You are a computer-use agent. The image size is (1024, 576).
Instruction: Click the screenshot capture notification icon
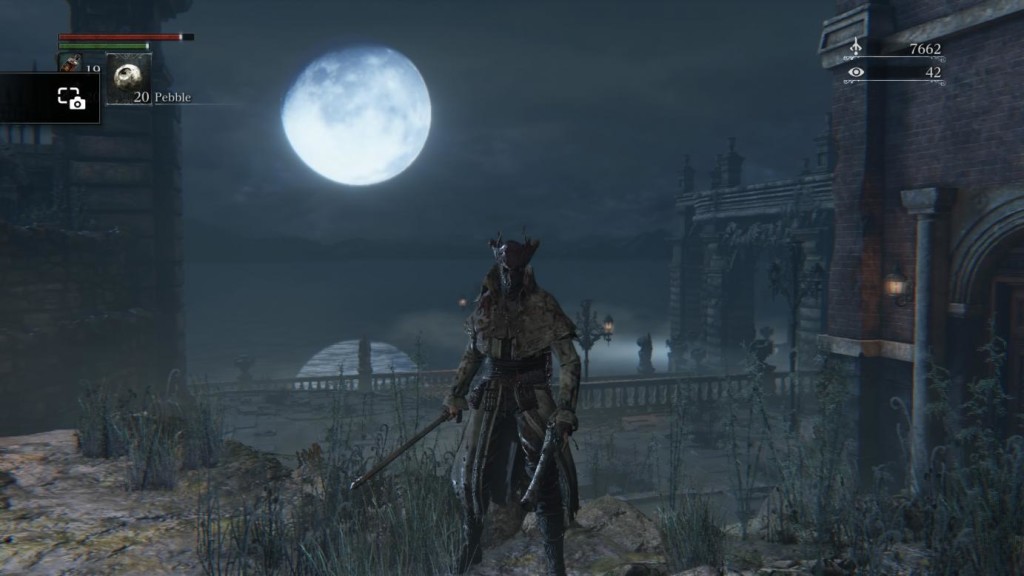pyautogui.click(x=71, y=98)
